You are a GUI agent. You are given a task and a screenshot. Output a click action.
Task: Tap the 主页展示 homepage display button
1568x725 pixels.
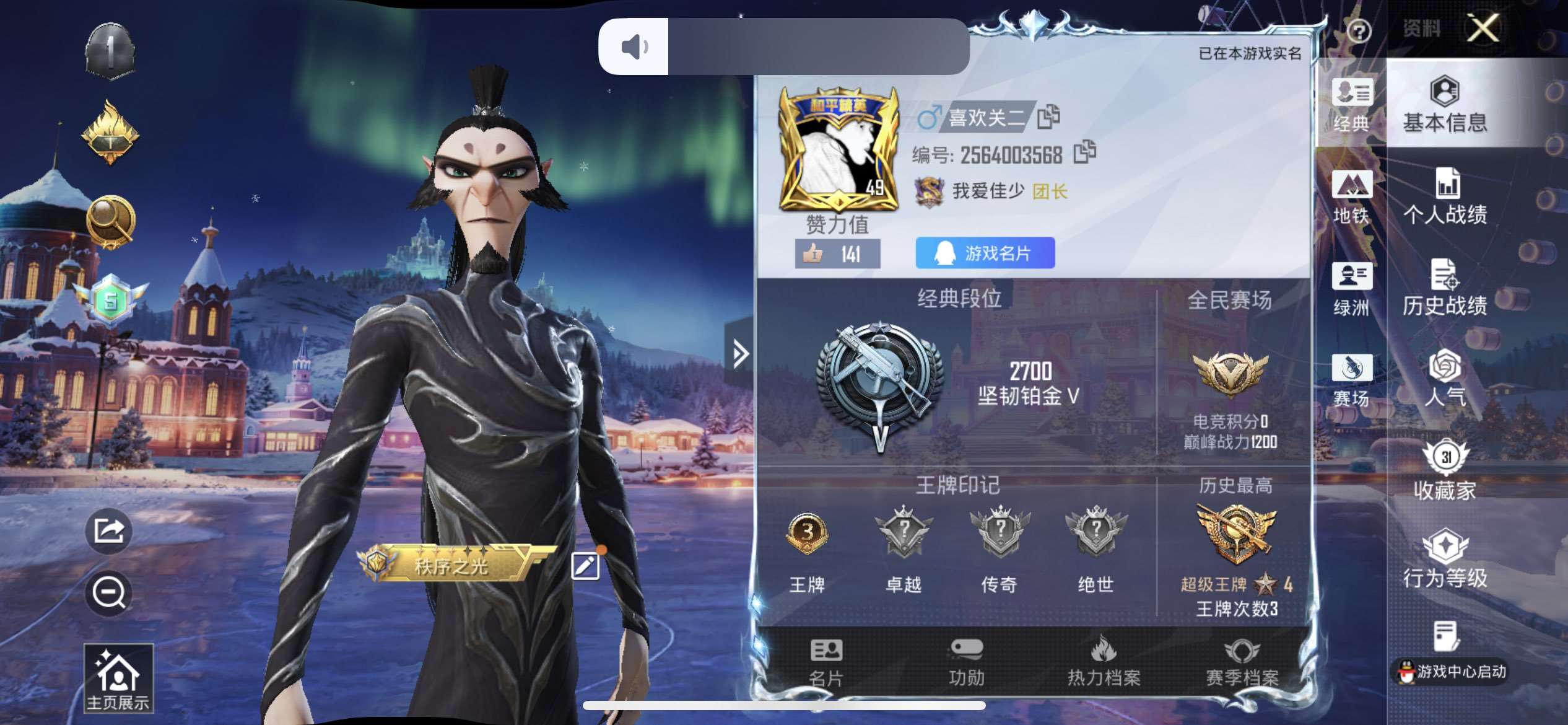118,679
